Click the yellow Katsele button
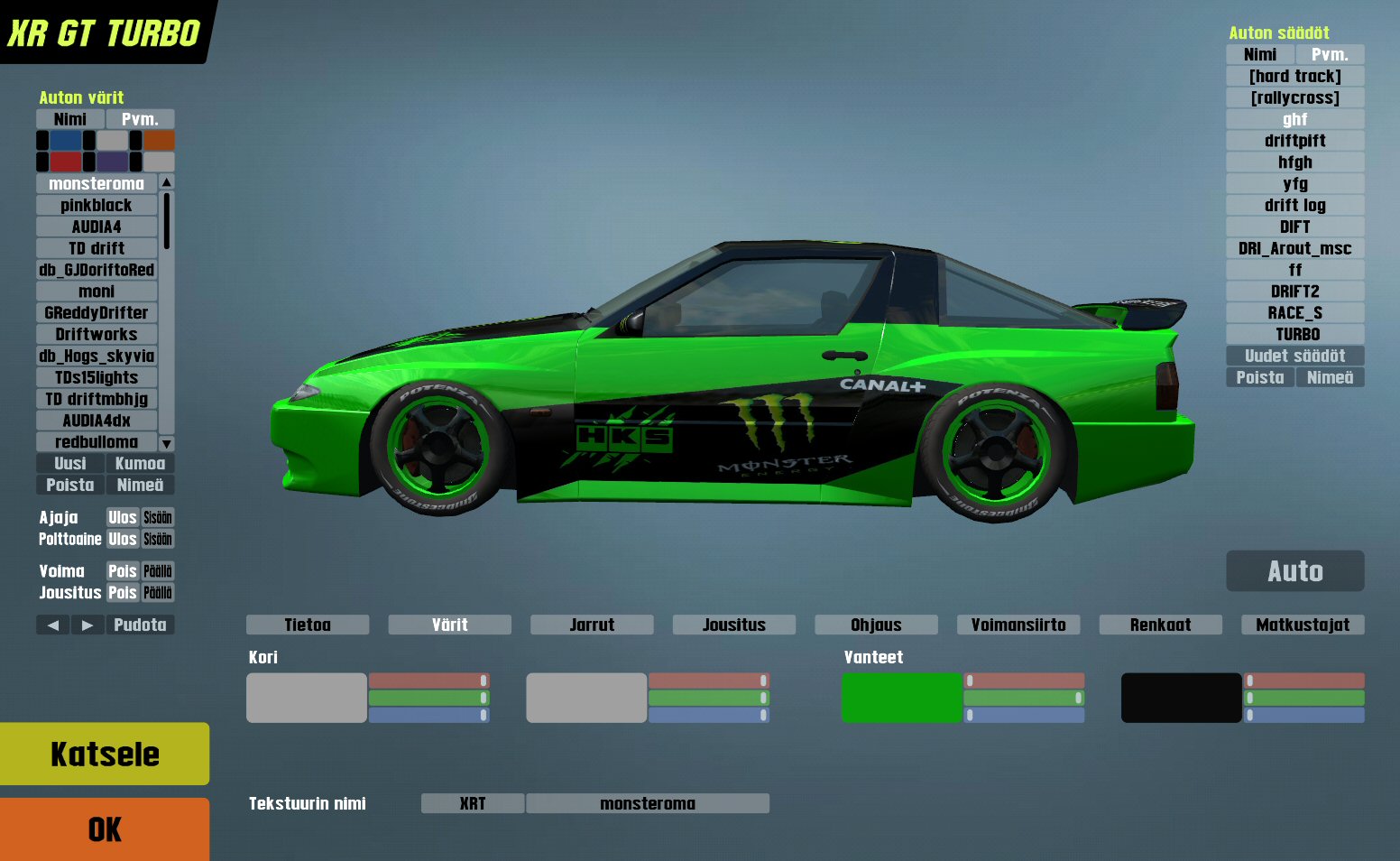Viewport: 1400px width, 861px height. 105,754
